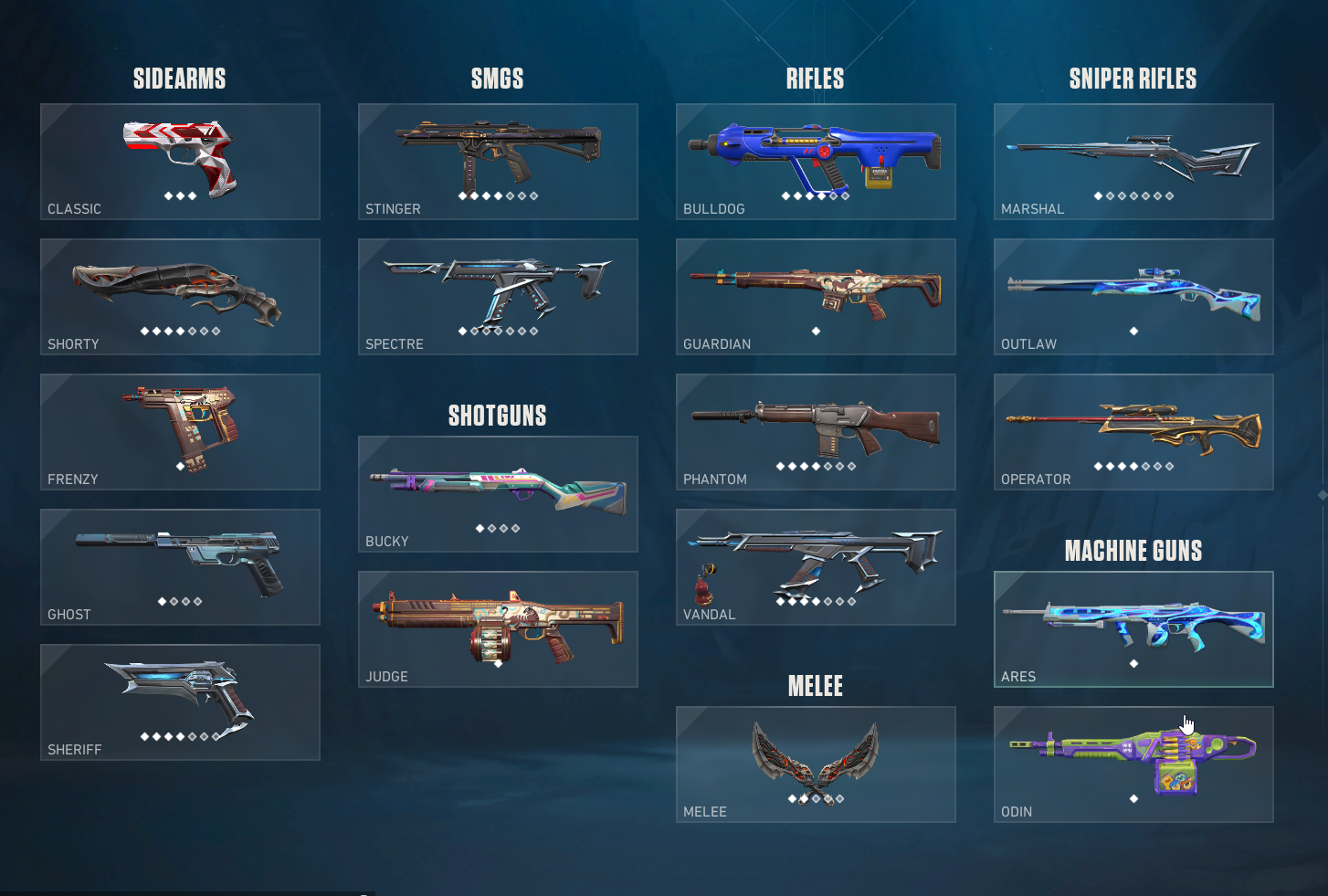Open the Vandal rifle tile
Screen dimensions: 1328x896
[x=816, y=567]
